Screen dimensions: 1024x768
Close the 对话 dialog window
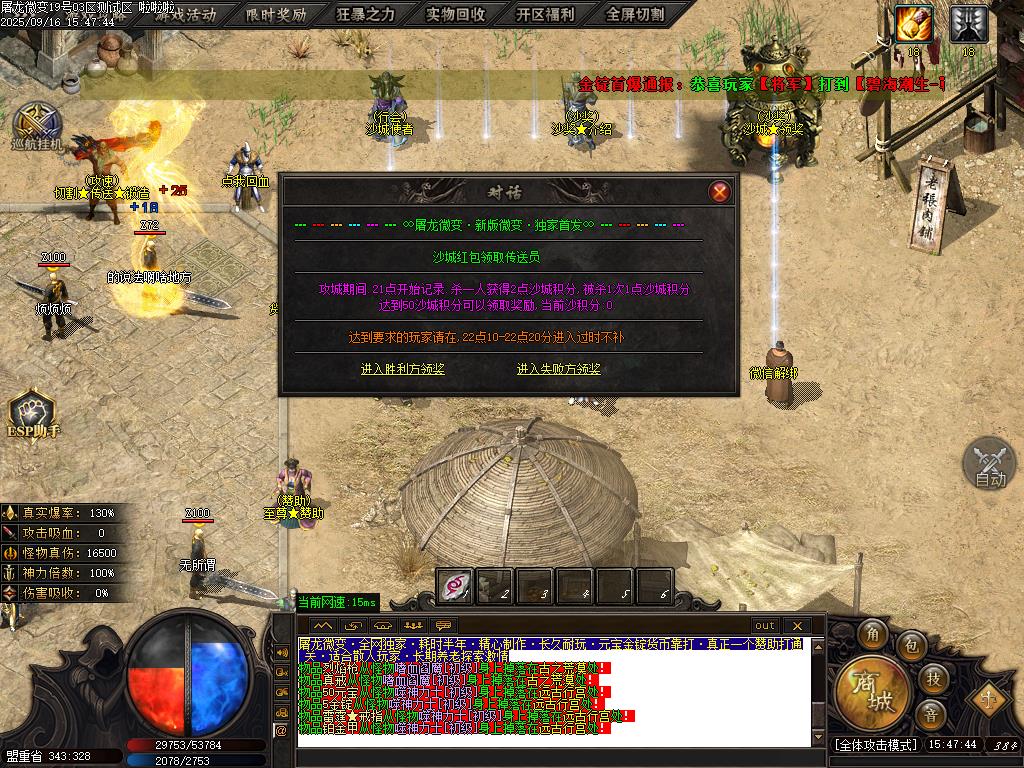(719, 192)
